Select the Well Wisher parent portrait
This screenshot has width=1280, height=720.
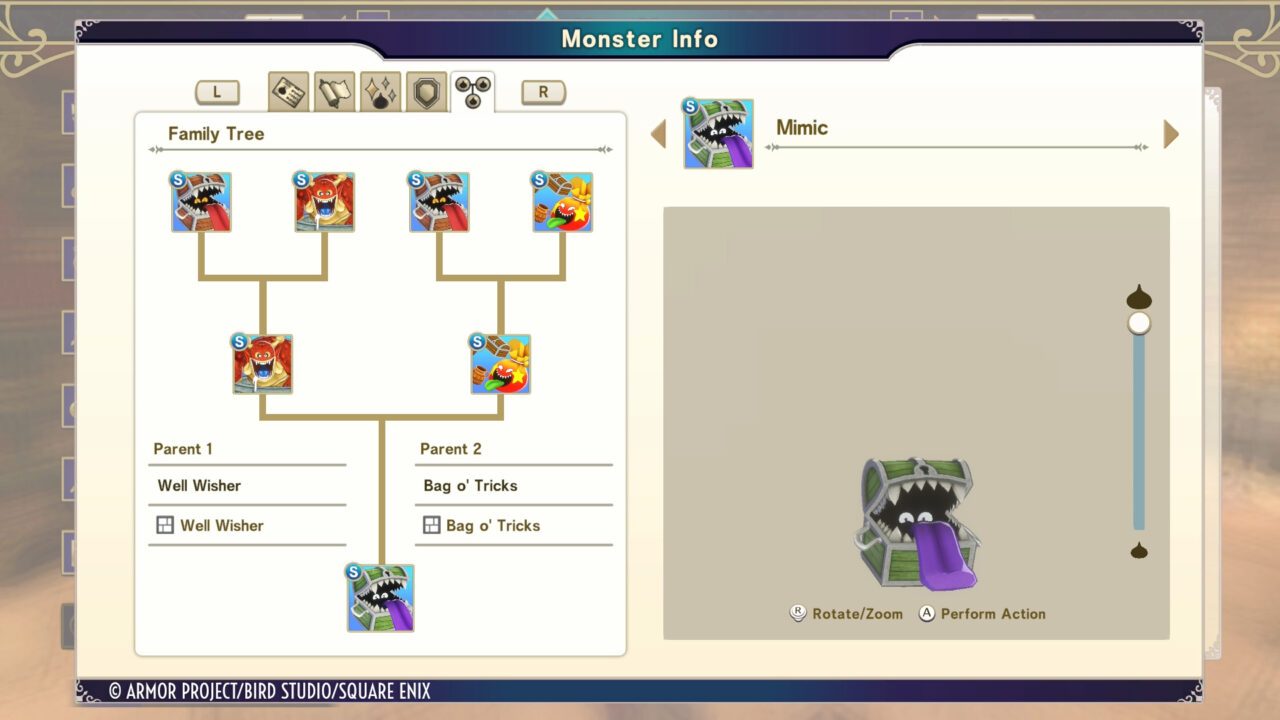(262, 364)
